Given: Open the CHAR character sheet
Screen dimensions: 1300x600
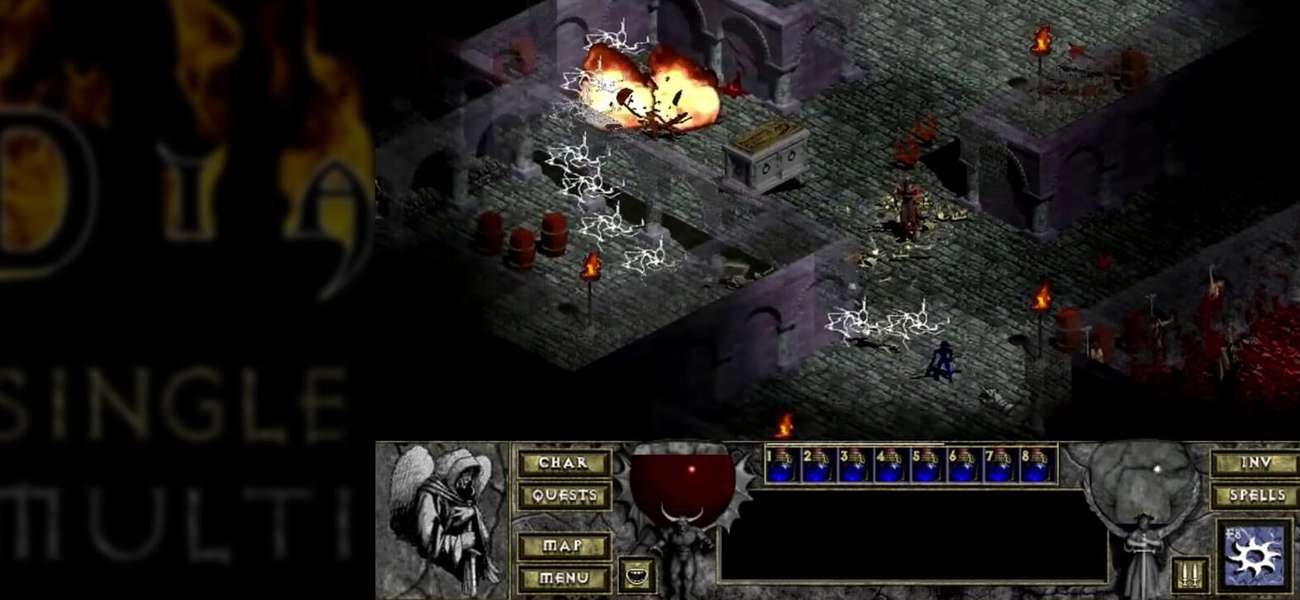Looking at the screenshot, I should pyautogui.click(x=563, y=463).
